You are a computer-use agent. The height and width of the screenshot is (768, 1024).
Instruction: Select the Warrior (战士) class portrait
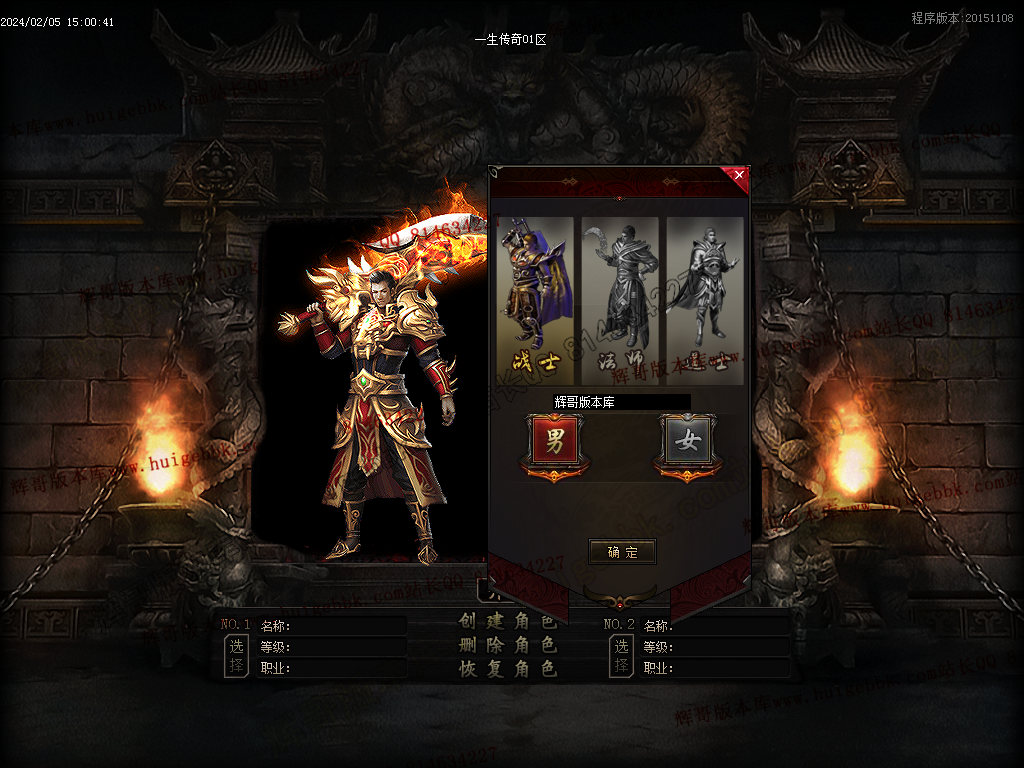(x=536, y=300)
